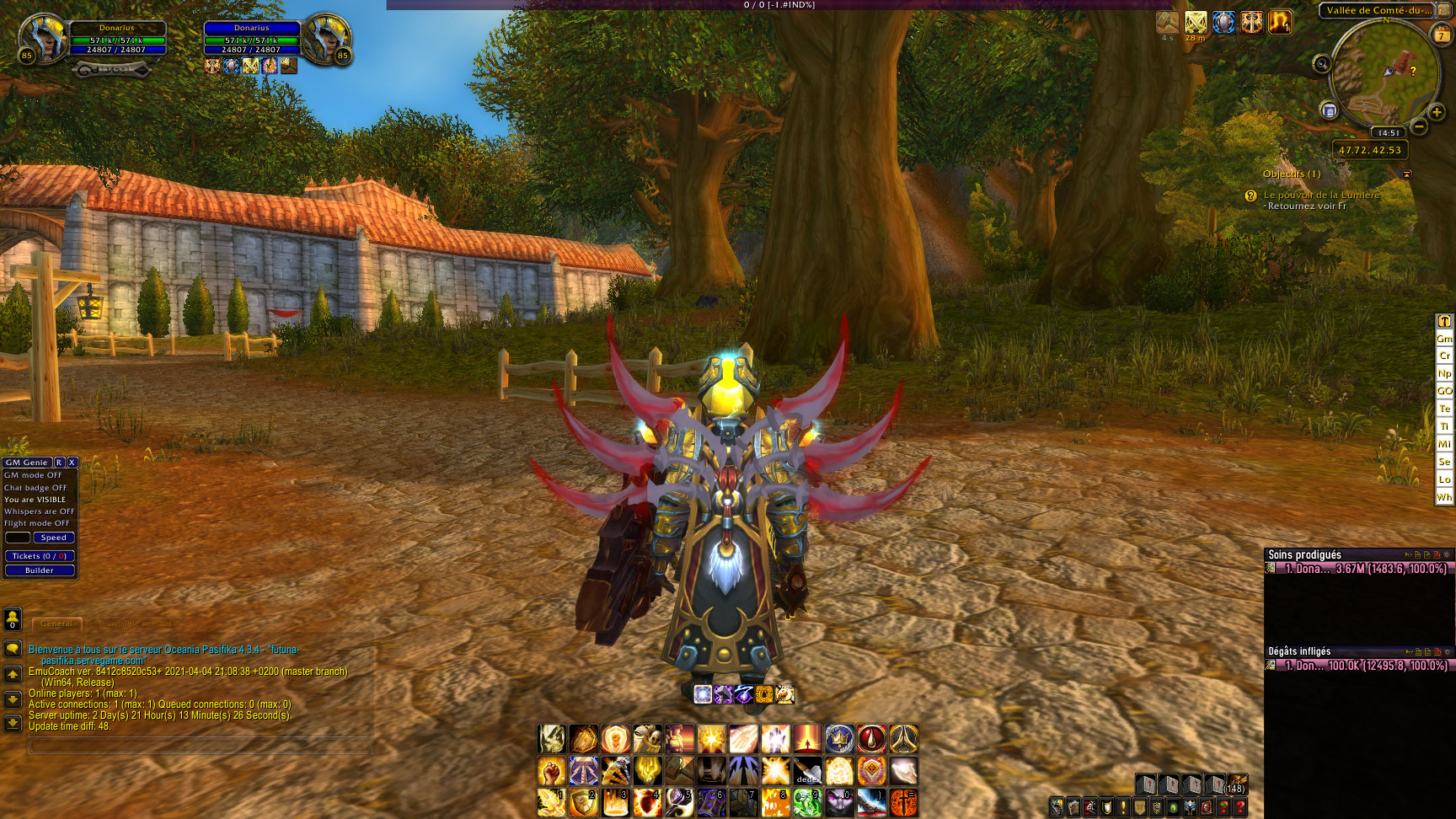Click the Donarius player portrait frame
The width and height of the screenshot is (1456, 819).
click(42, 39)
